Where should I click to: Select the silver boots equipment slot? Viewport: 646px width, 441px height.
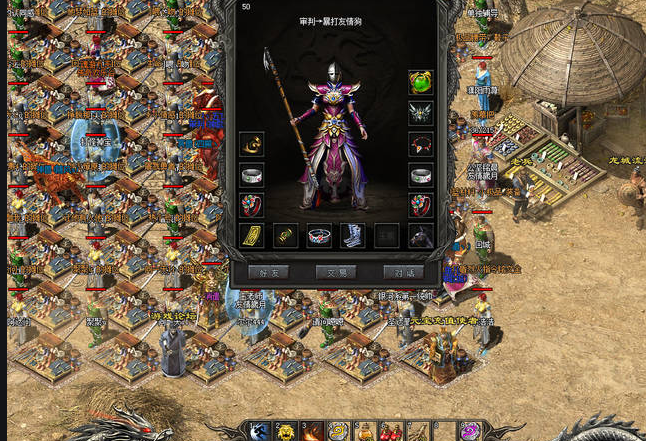click(x=353, y=236)
